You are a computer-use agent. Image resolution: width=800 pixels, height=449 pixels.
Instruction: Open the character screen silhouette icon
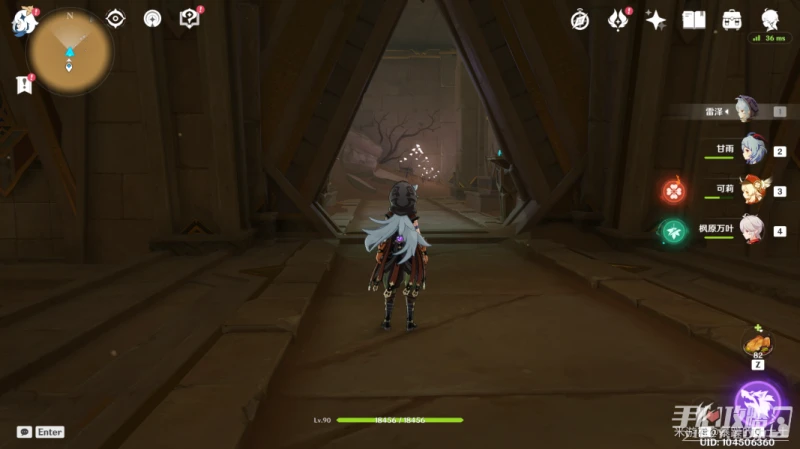[x=771, y=20]
